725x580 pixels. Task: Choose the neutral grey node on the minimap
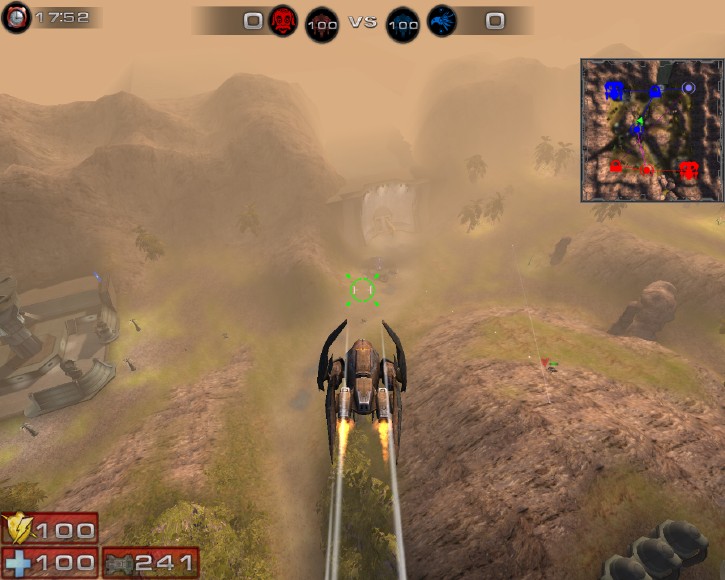click(688, 88)
